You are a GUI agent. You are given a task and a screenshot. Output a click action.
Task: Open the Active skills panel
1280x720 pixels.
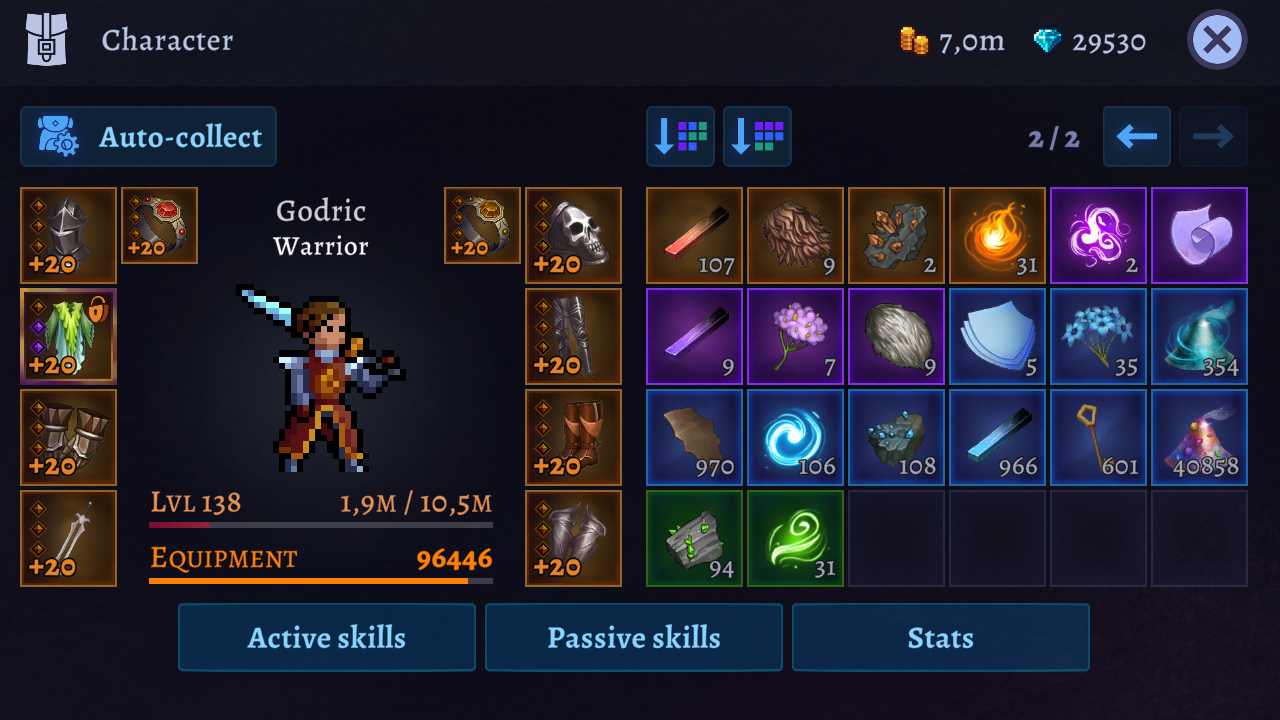click(x=326, y=637)
